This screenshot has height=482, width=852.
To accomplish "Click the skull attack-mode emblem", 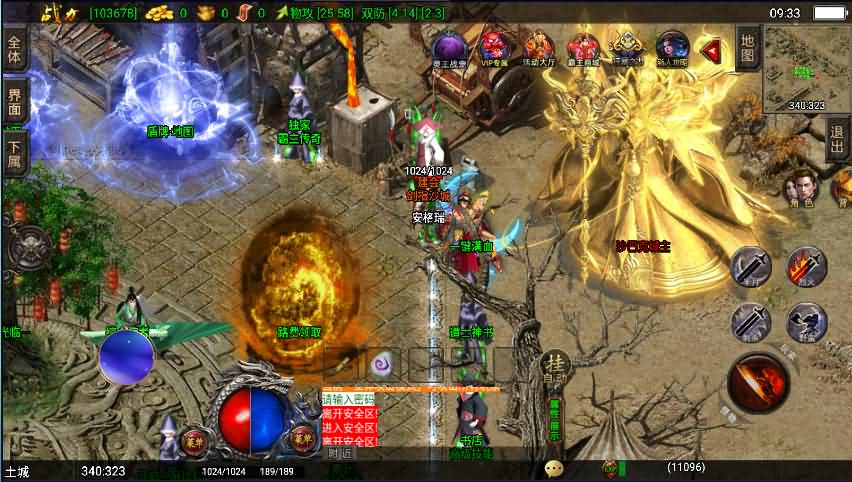I will pyautogui.click(x=28, y=247).
